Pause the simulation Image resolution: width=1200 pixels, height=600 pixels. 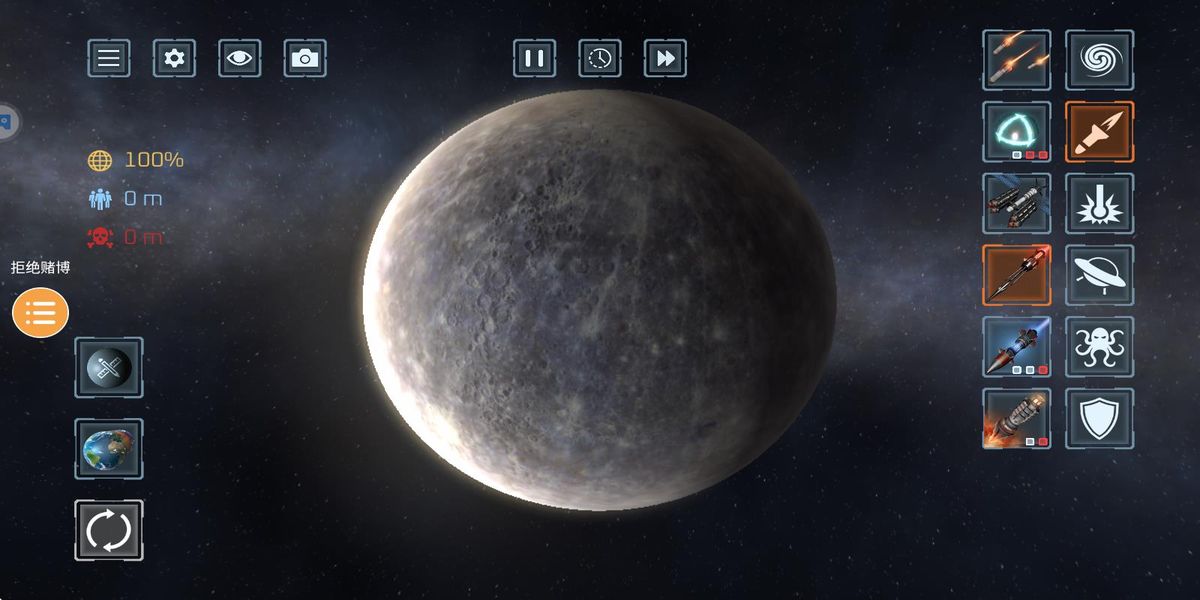[534, 58]
